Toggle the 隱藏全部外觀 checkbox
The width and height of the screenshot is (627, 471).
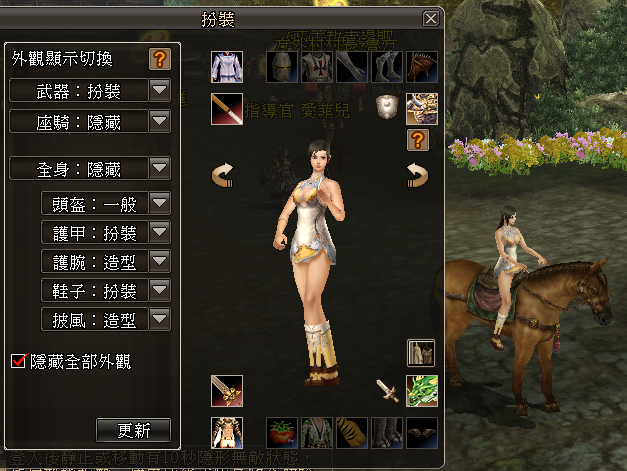coord(17,361)
